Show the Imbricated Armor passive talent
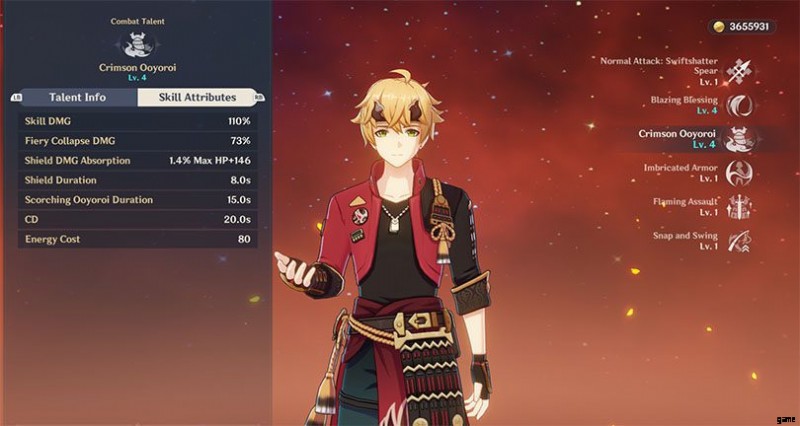 [741, 172]
